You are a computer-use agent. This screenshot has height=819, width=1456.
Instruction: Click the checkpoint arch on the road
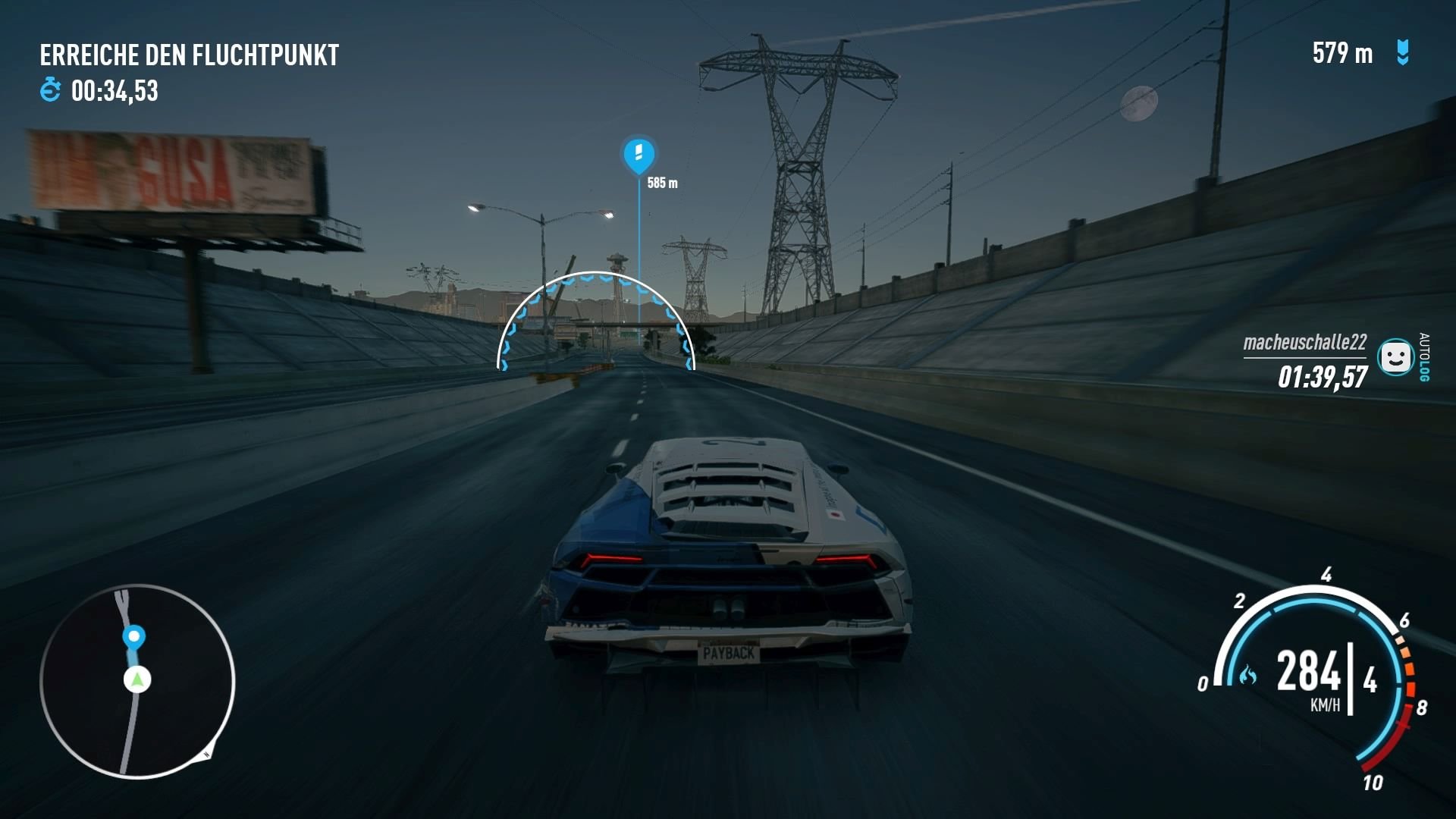595,318
